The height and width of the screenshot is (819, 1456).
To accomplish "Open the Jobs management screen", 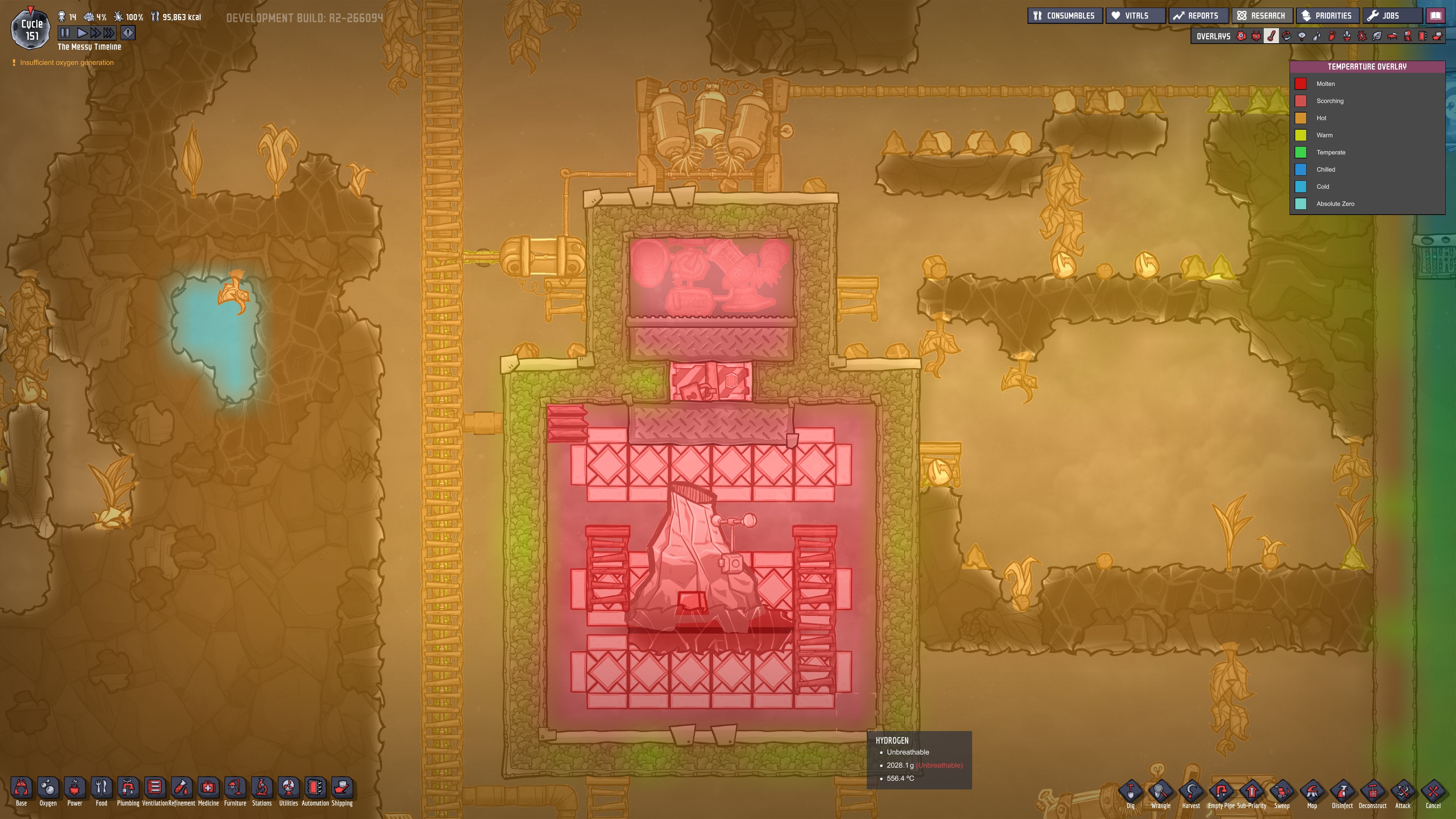I will (1392, 15).
